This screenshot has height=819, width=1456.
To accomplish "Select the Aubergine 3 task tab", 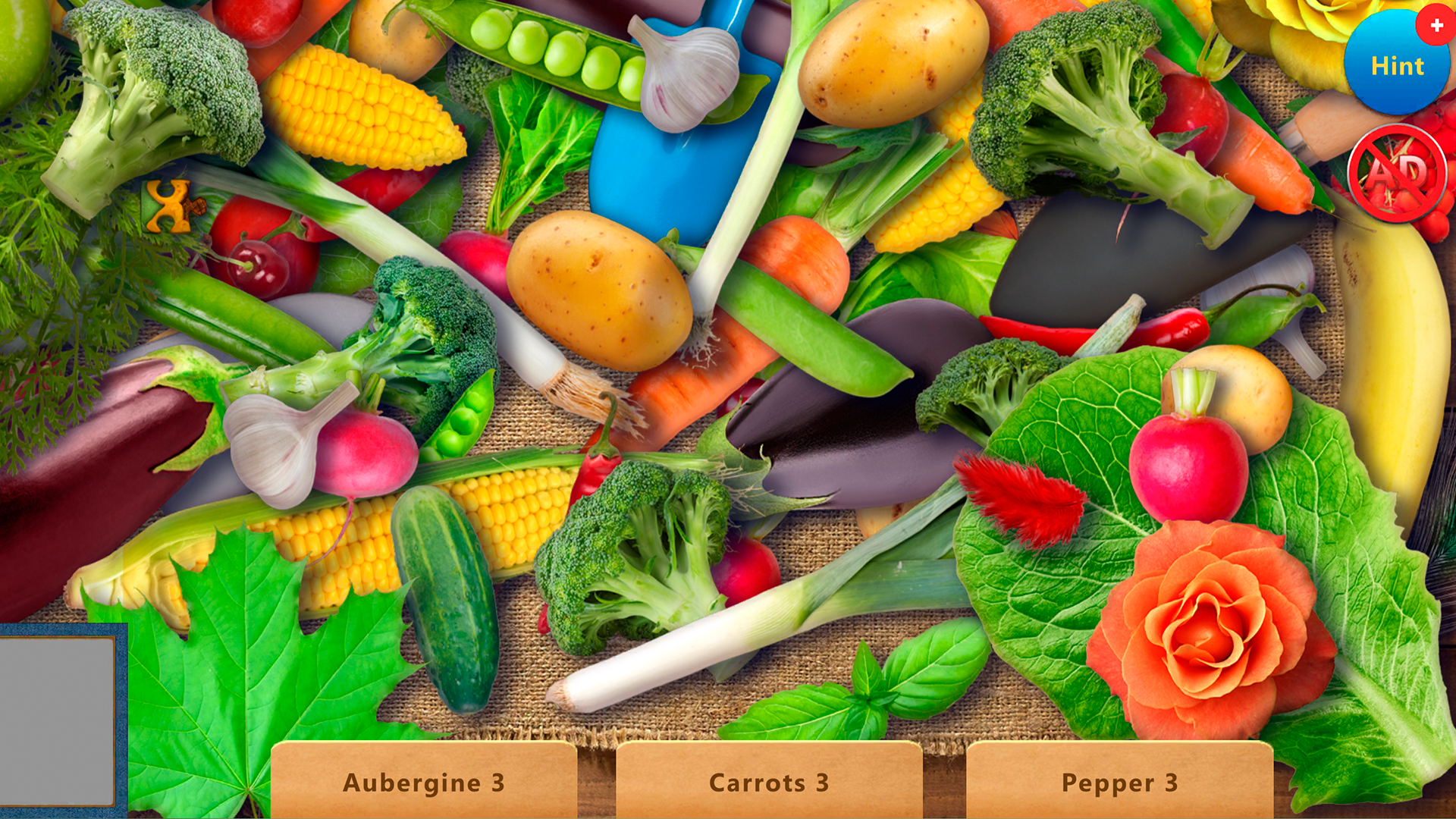I will click(426, 782).
